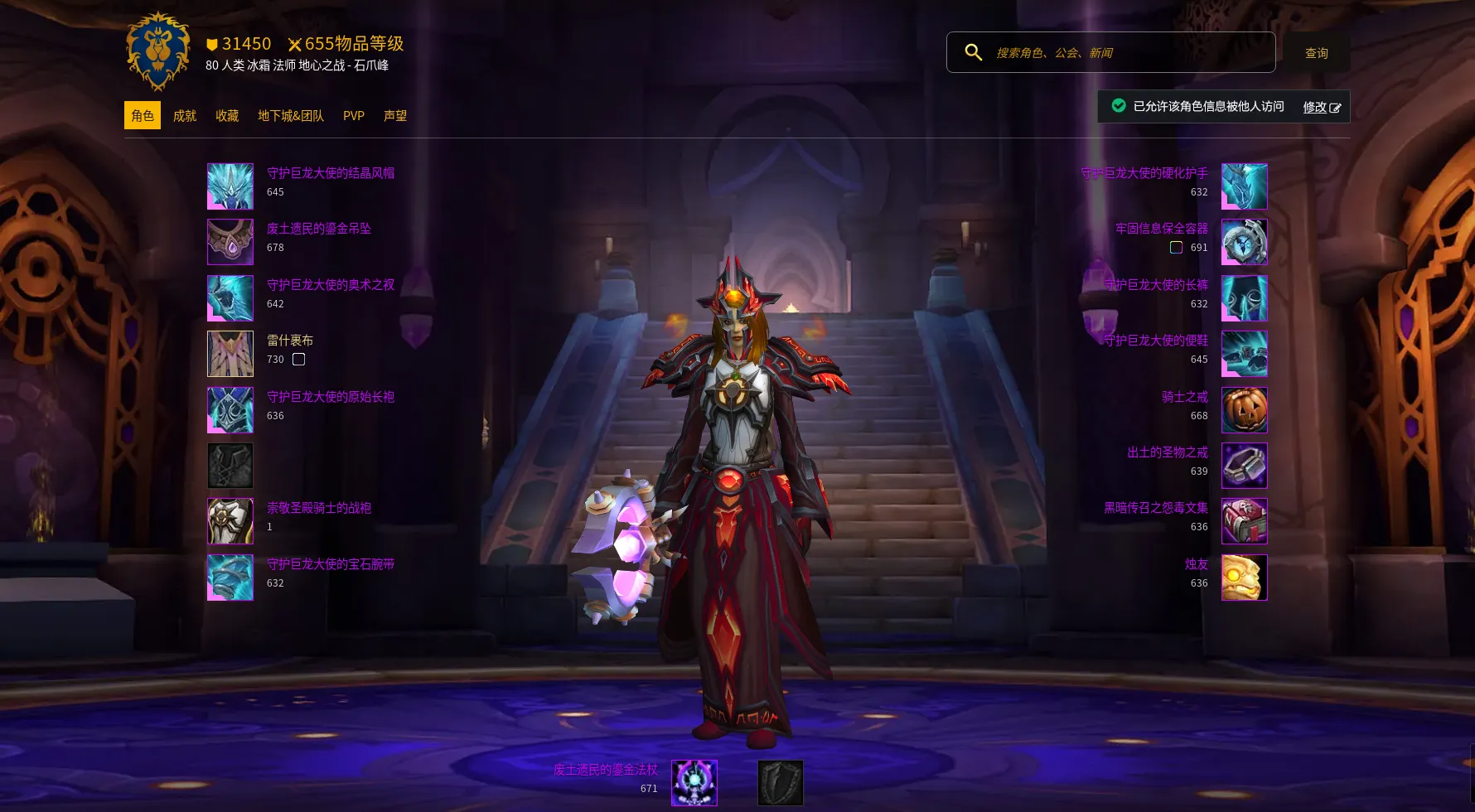Open the 雷什裹布 cloak slot

pyautogui.click(x=230, y=354)
